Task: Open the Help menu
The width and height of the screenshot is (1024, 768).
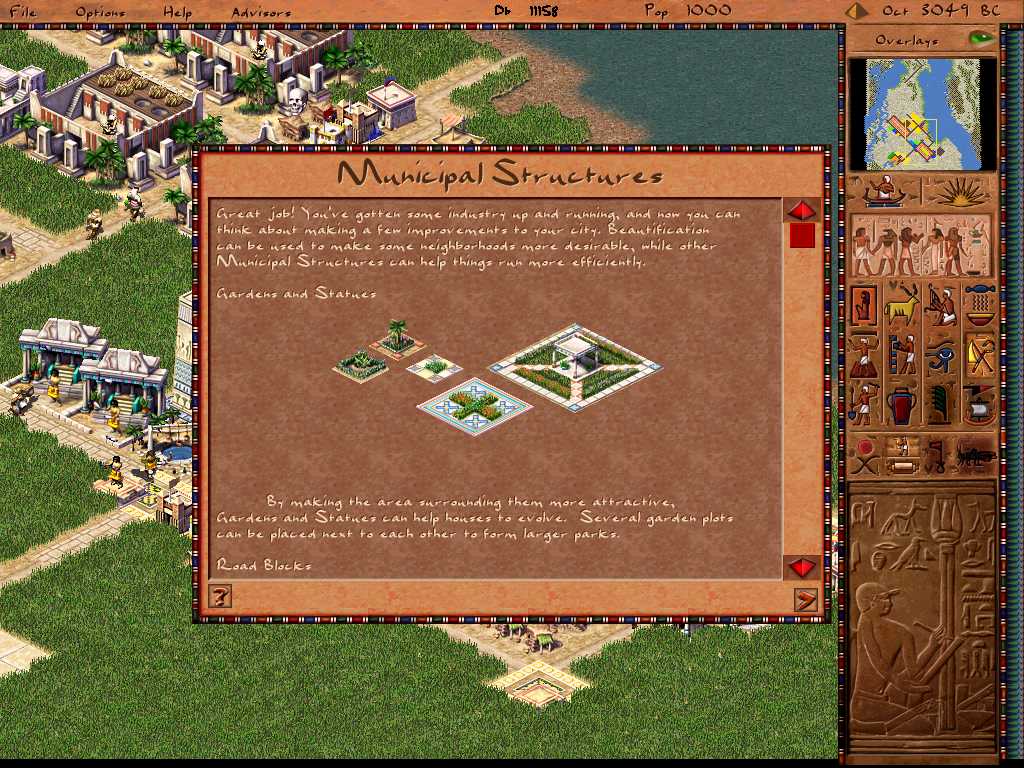Action: pos(177,12)
